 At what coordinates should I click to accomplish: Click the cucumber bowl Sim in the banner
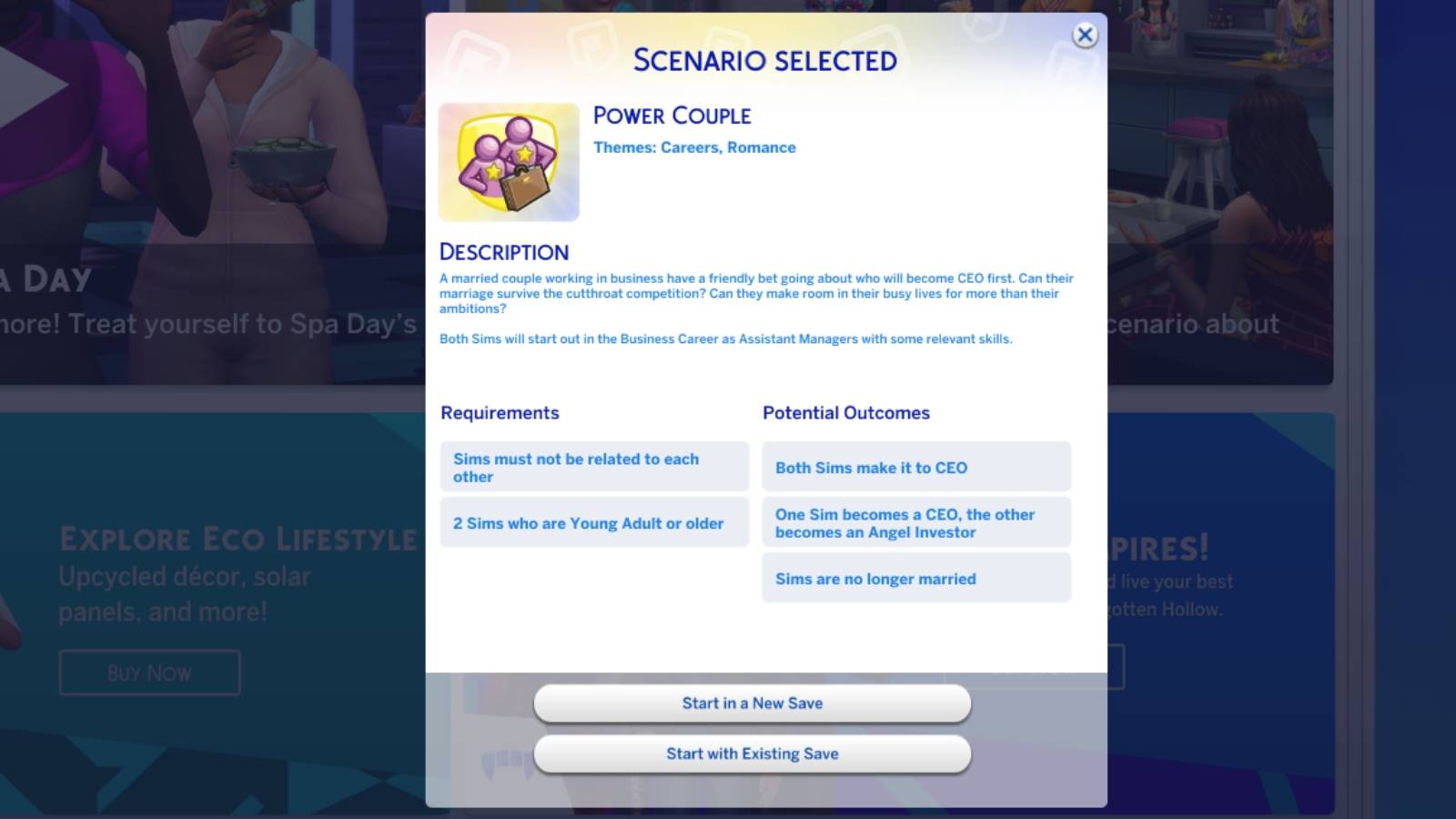(282, 164)
